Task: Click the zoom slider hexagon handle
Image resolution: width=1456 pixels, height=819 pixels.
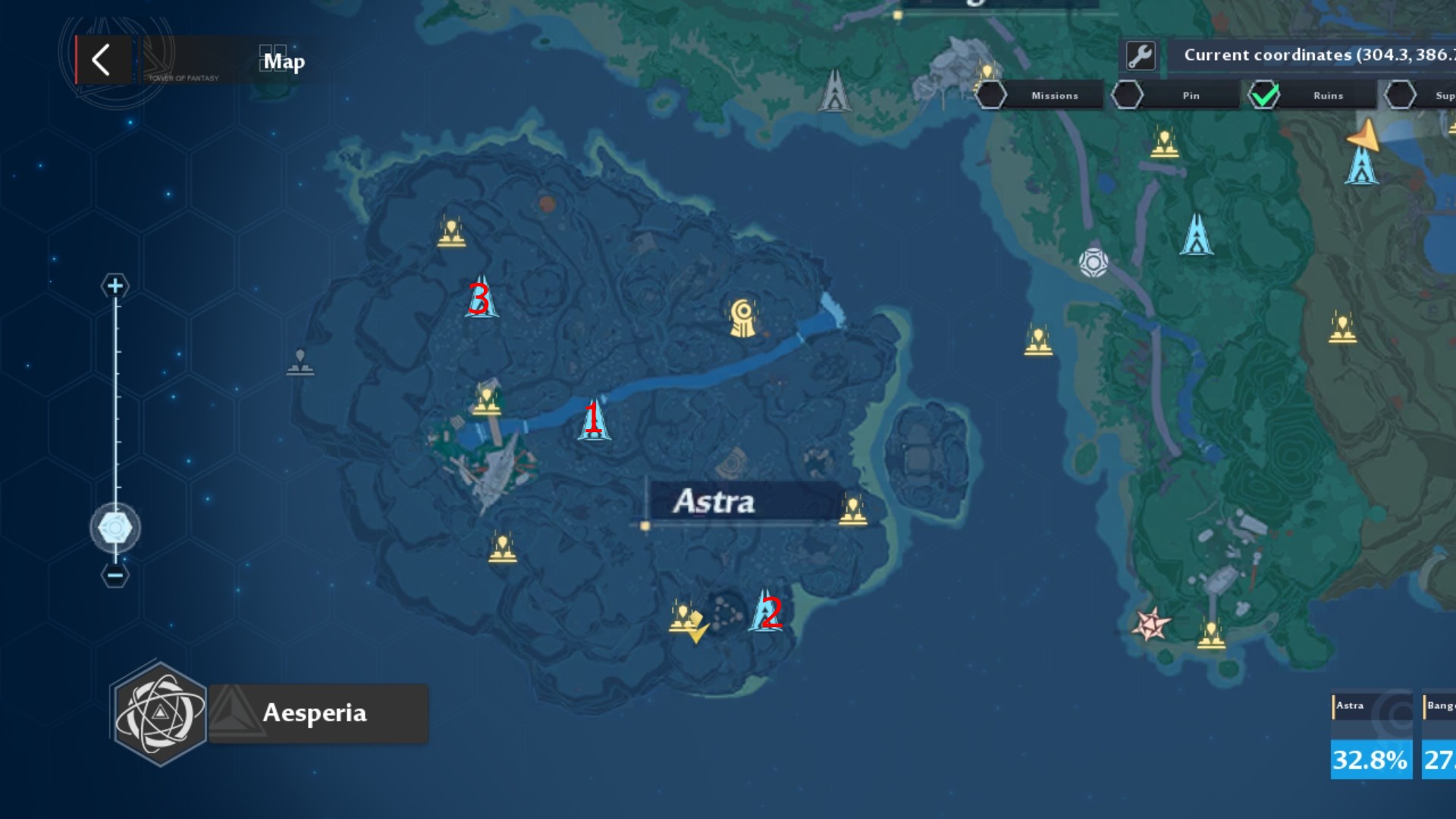Action: click(115, 527)
